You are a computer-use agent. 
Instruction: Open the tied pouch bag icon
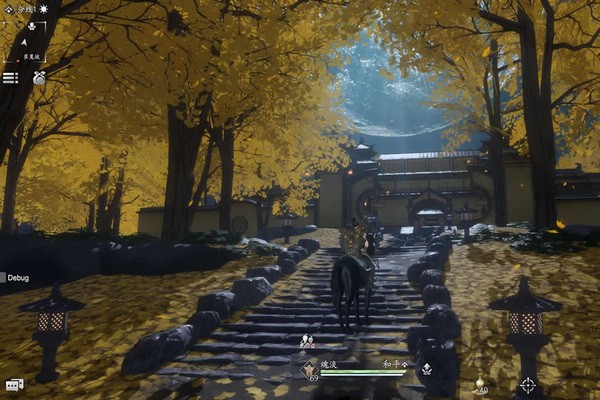pyautogui.click(x=39, y=77)
